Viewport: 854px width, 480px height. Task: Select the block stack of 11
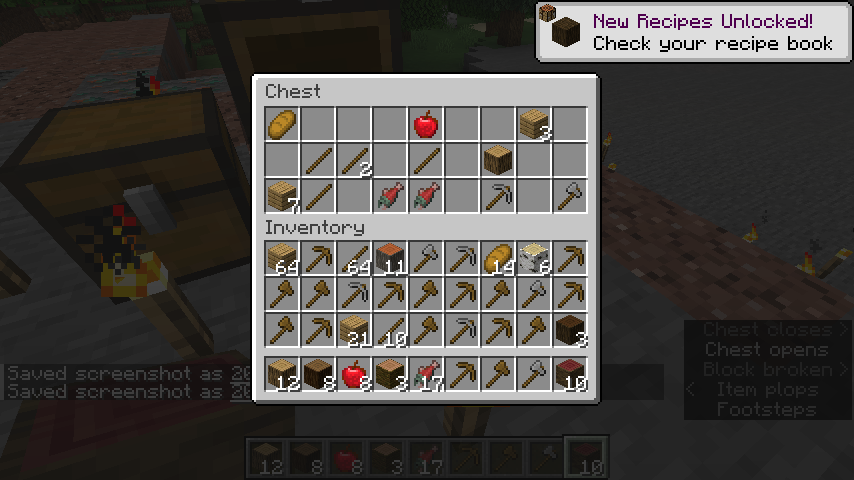pyautogui.click(x=390, y=259)
